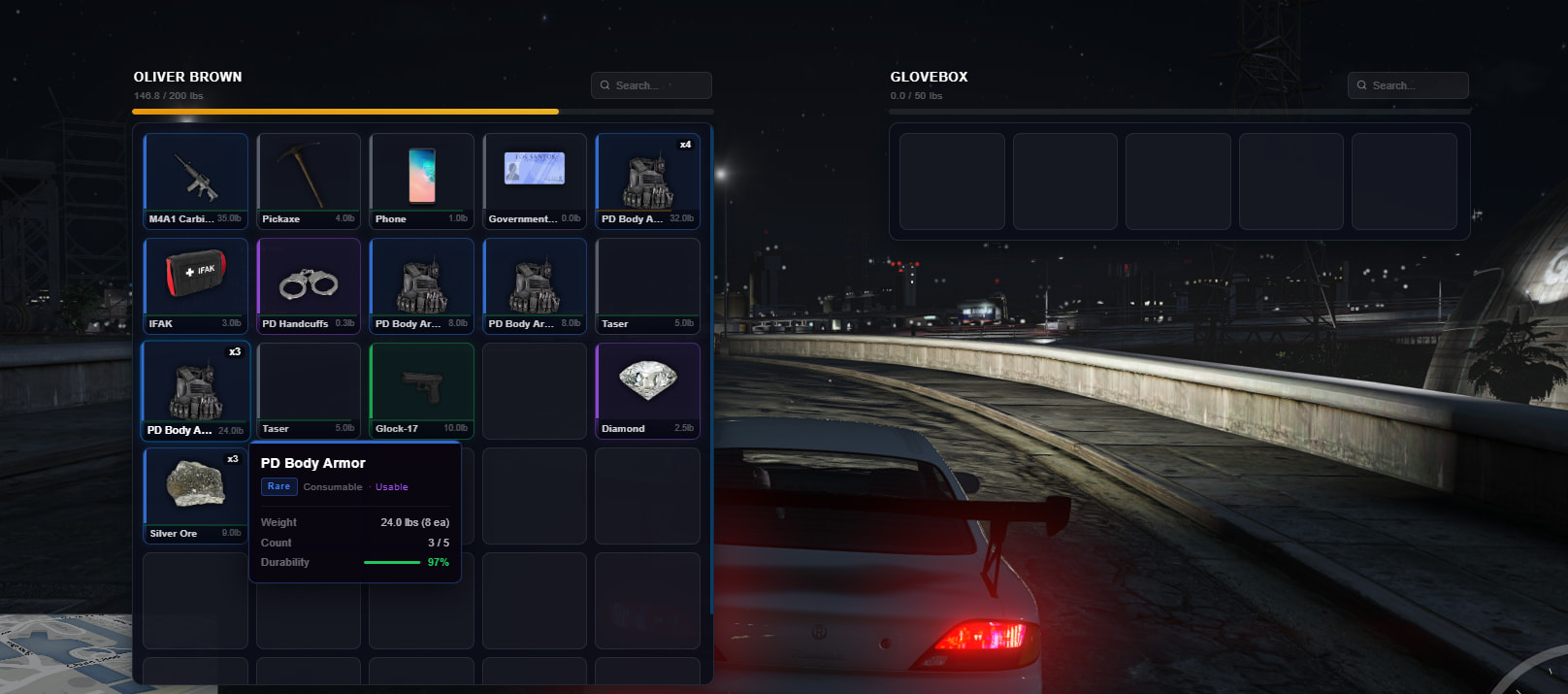Click the Silver Ore stack
Viewport: 1568px width, 694px height.
(195, 495)
